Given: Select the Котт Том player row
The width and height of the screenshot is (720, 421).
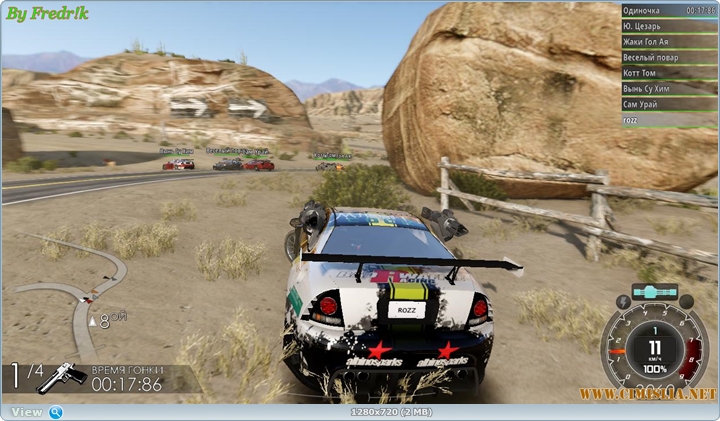Looking at the screenshot, I should pyautogui.click(x=667, y=73).
